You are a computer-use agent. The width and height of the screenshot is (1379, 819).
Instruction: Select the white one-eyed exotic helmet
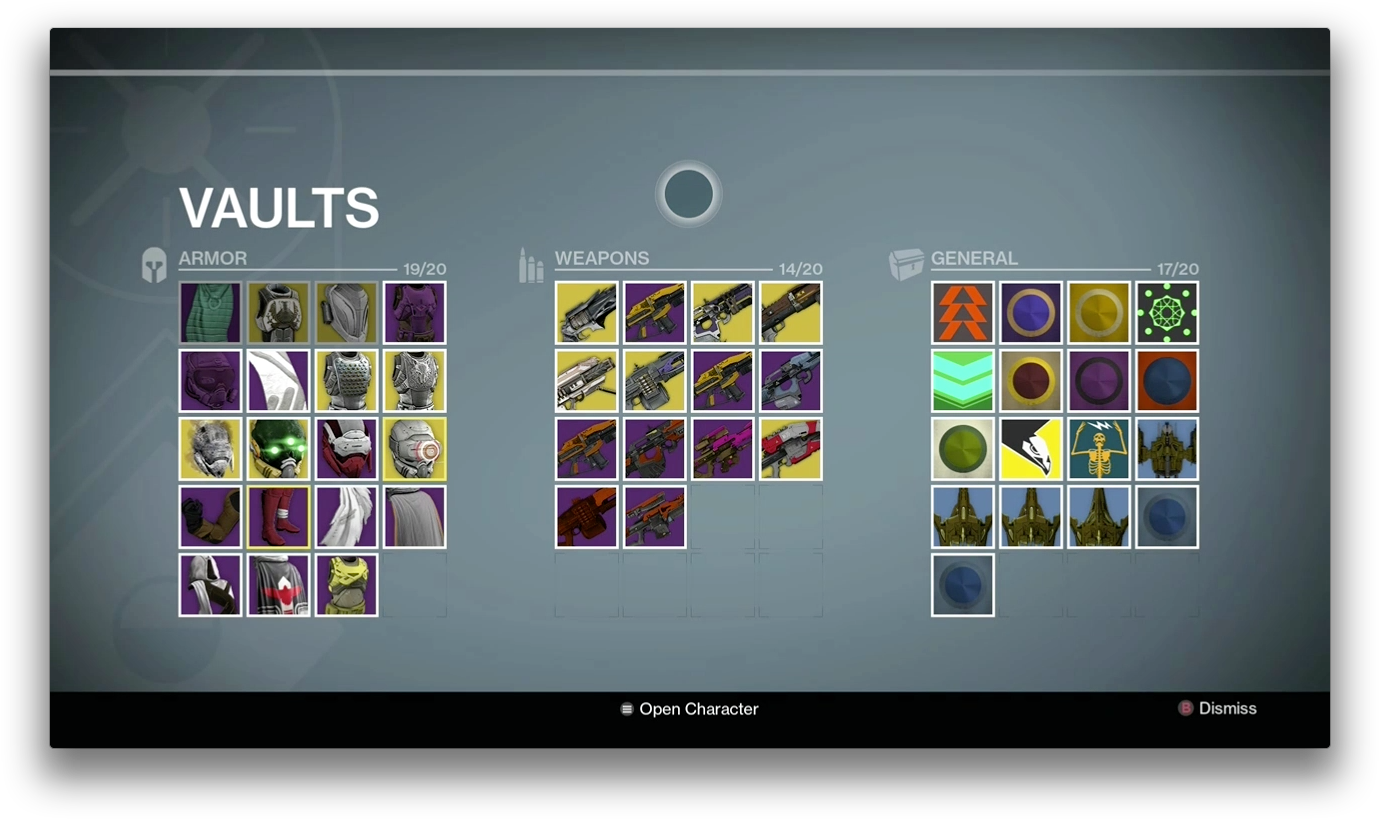[414, 449]
